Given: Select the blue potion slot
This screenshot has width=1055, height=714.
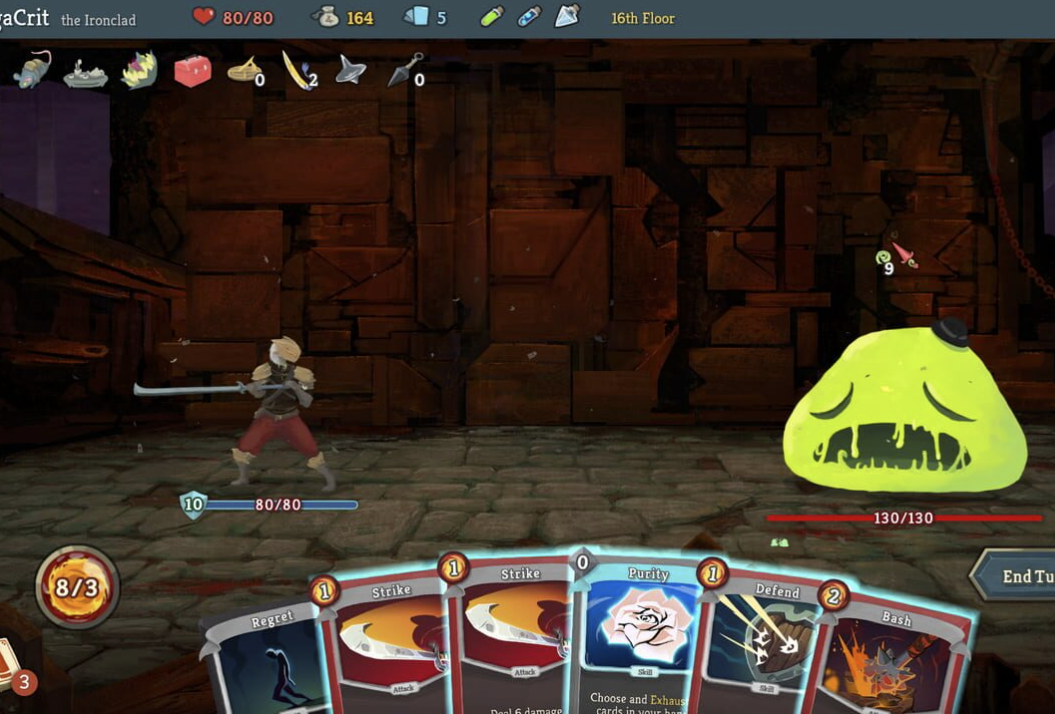Looking at the screenshot, I should [529, 17].
